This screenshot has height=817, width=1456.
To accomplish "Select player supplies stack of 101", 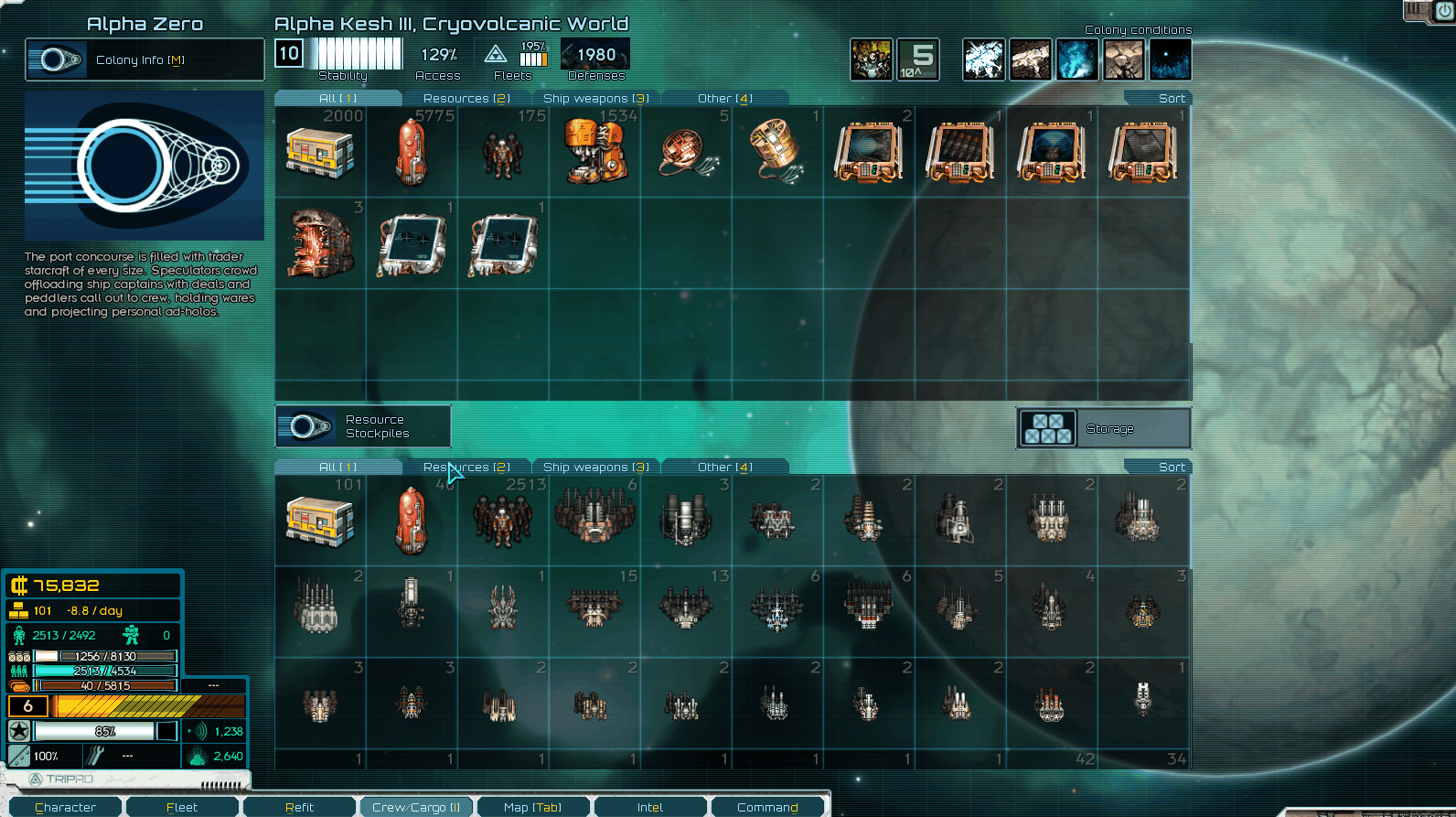I will pos(320,521).
